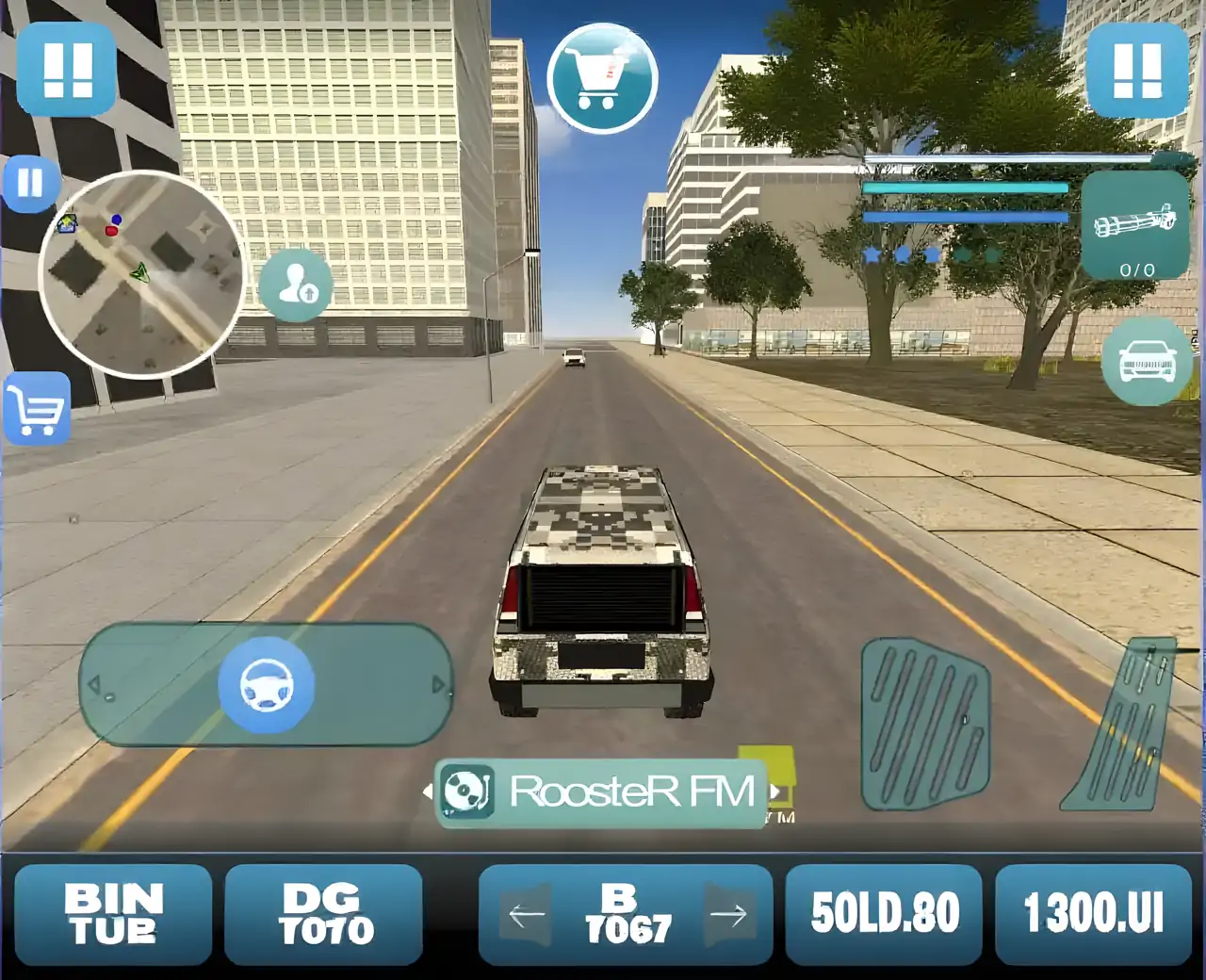The image size is (1206, 980).
Task: Click the steering wheel control knob
Action: 266,685
